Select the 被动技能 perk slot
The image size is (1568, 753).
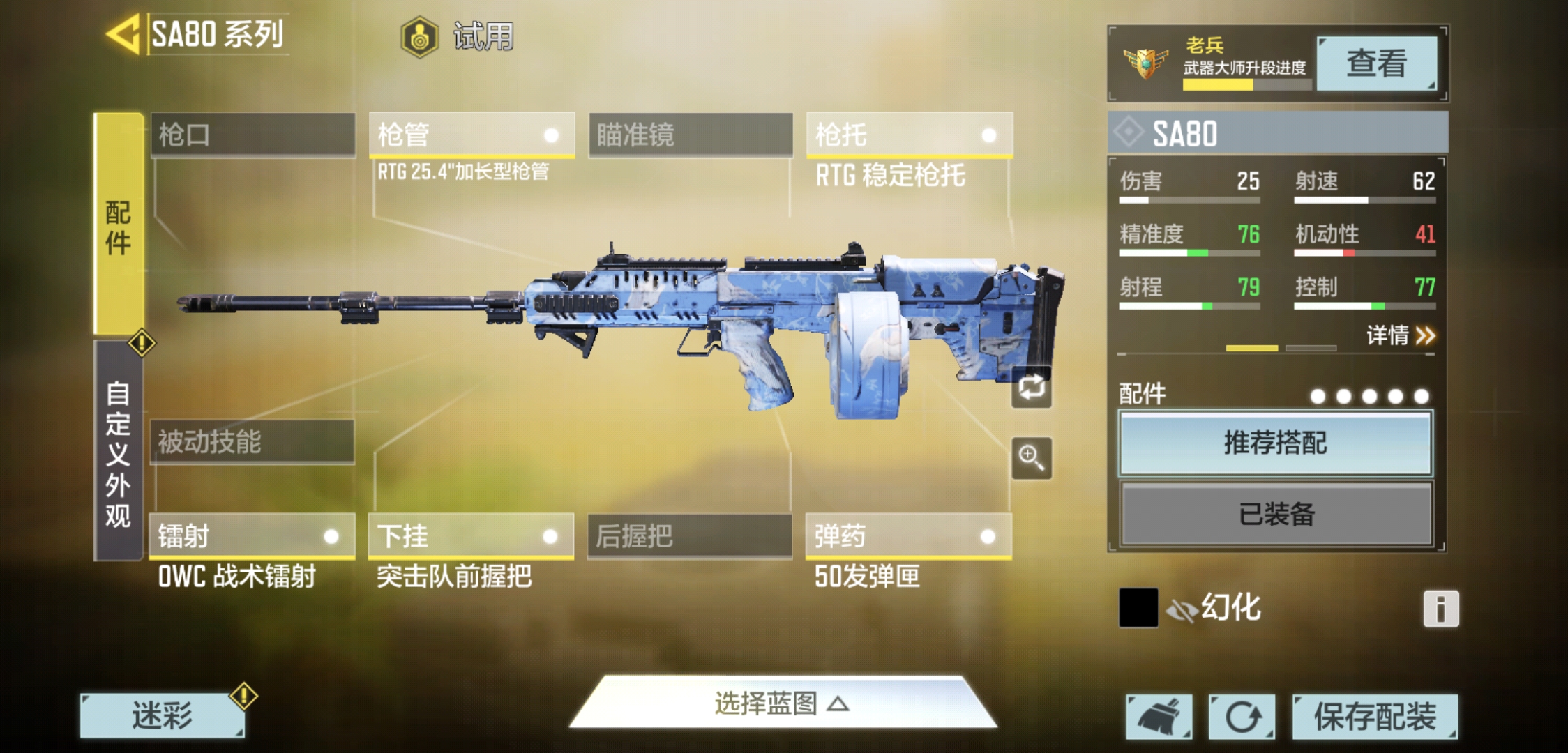[x=252, y=441]
